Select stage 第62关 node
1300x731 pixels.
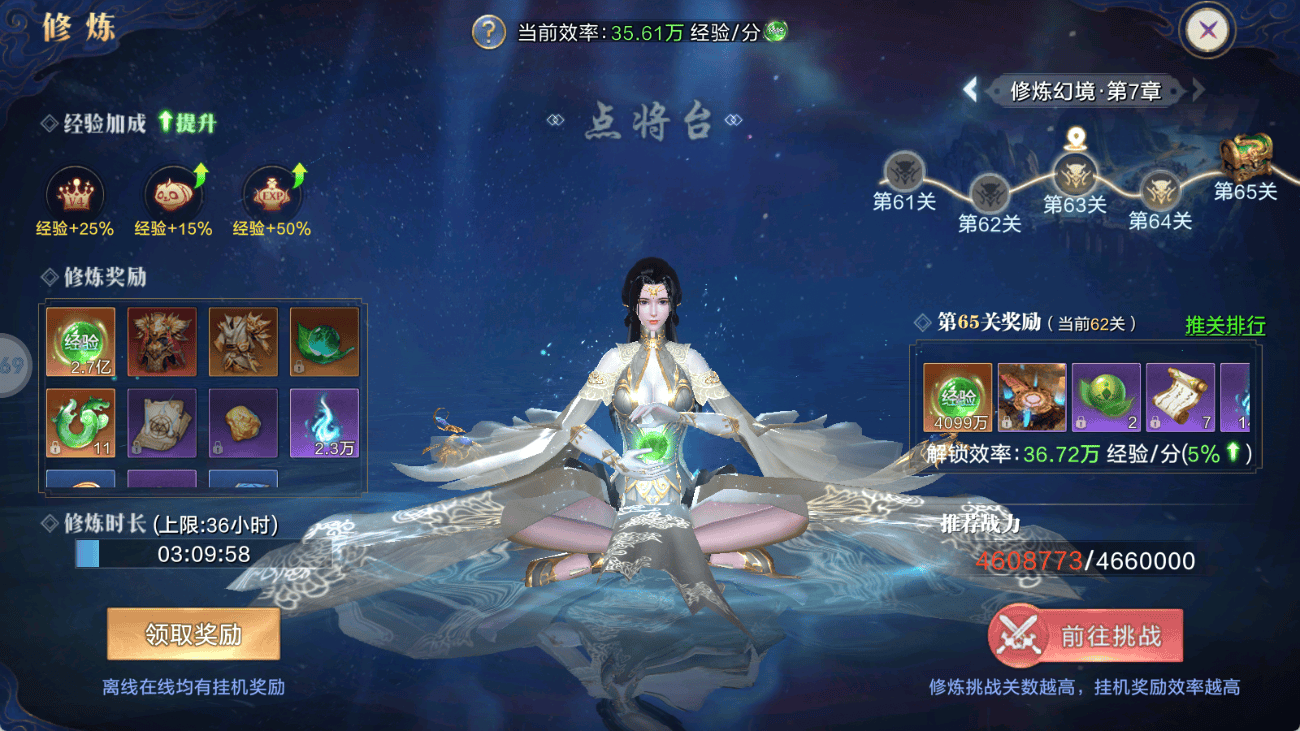pos(989,192)
